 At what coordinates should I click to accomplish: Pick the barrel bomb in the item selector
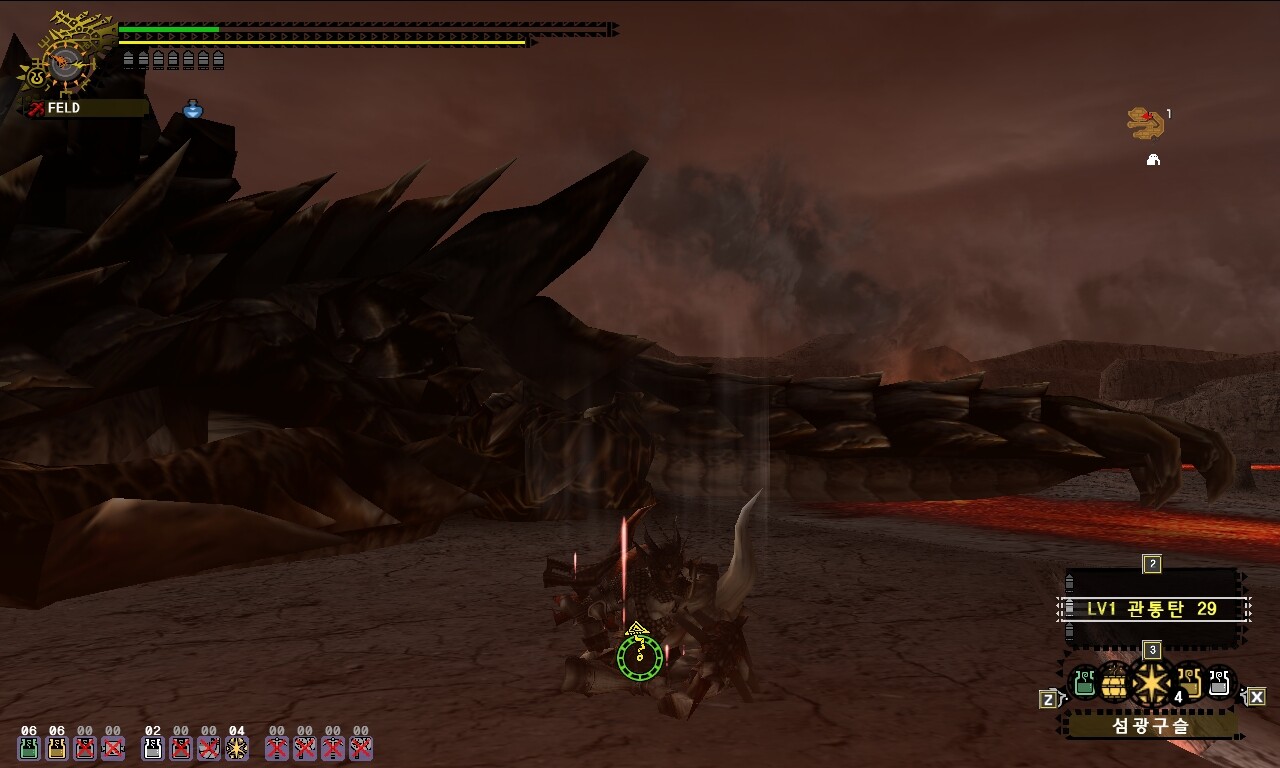(1115, 684)
